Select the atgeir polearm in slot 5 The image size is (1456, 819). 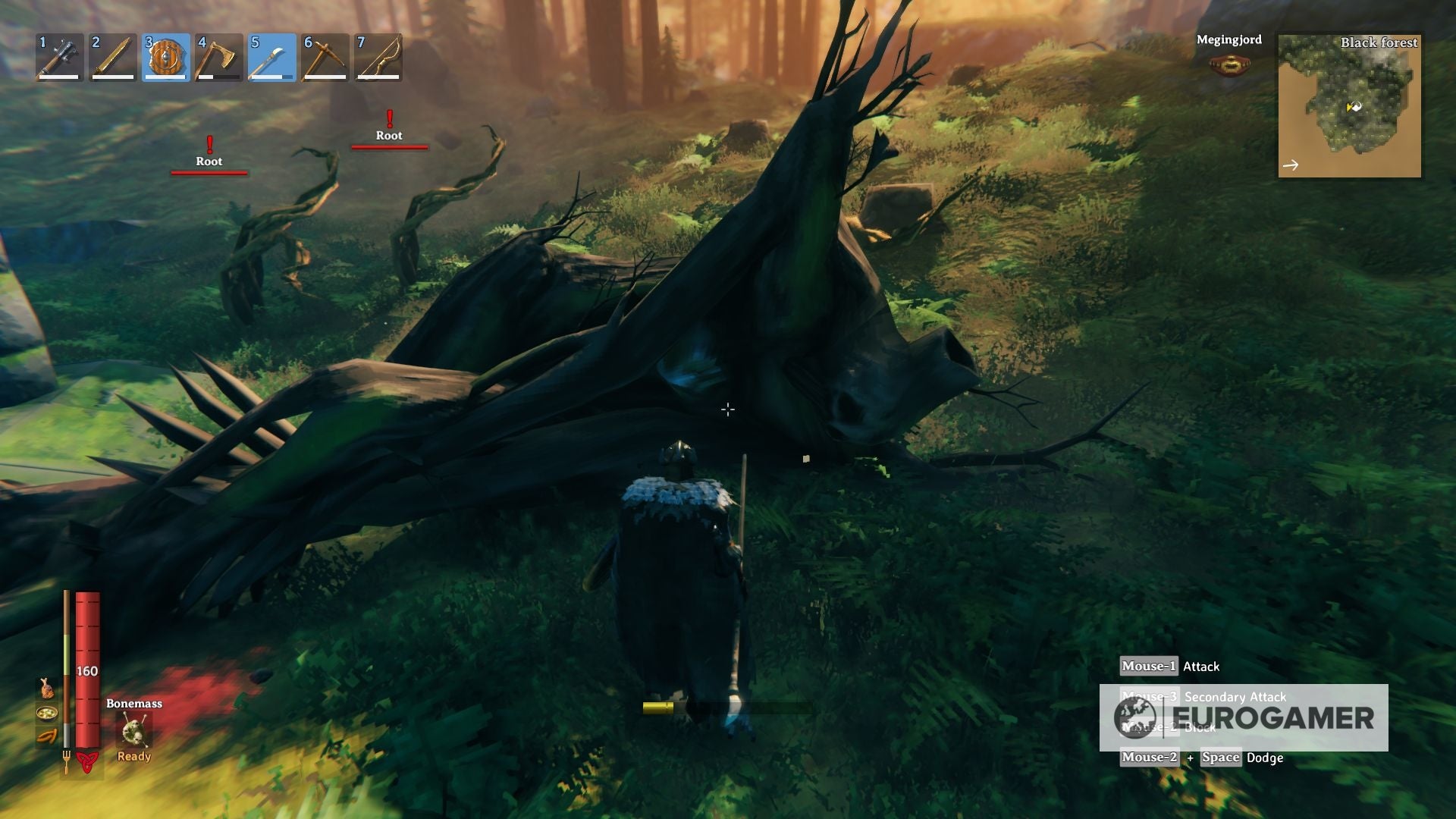click(272, 58)
